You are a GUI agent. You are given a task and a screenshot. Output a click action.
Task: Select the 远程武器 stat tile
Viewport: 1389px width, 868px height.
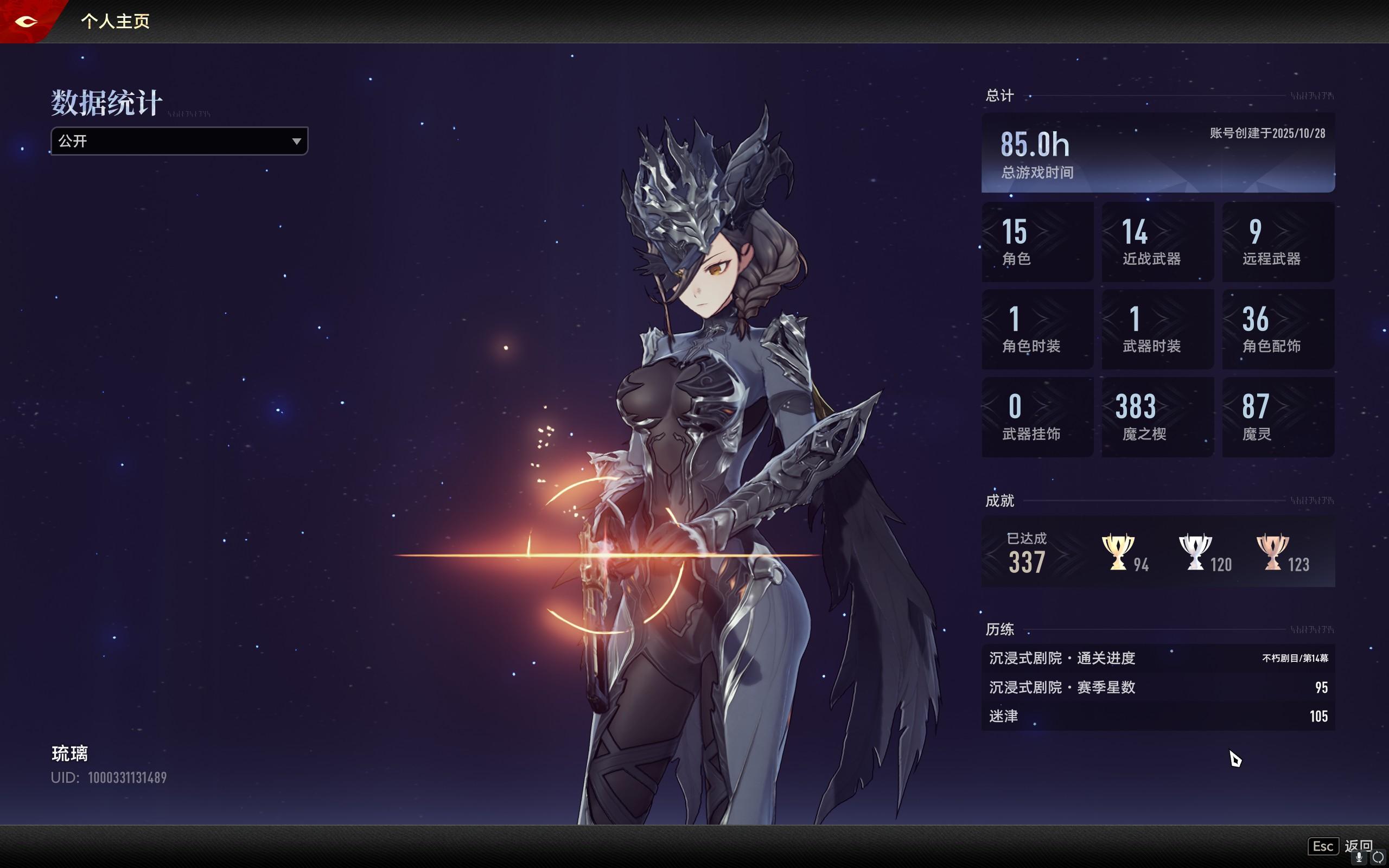pos(1278,242)
